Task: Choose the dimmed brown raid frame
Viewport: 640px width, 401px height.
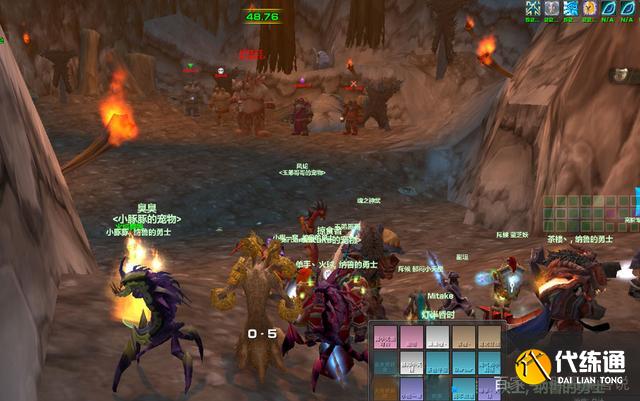Action: point(385,387)
